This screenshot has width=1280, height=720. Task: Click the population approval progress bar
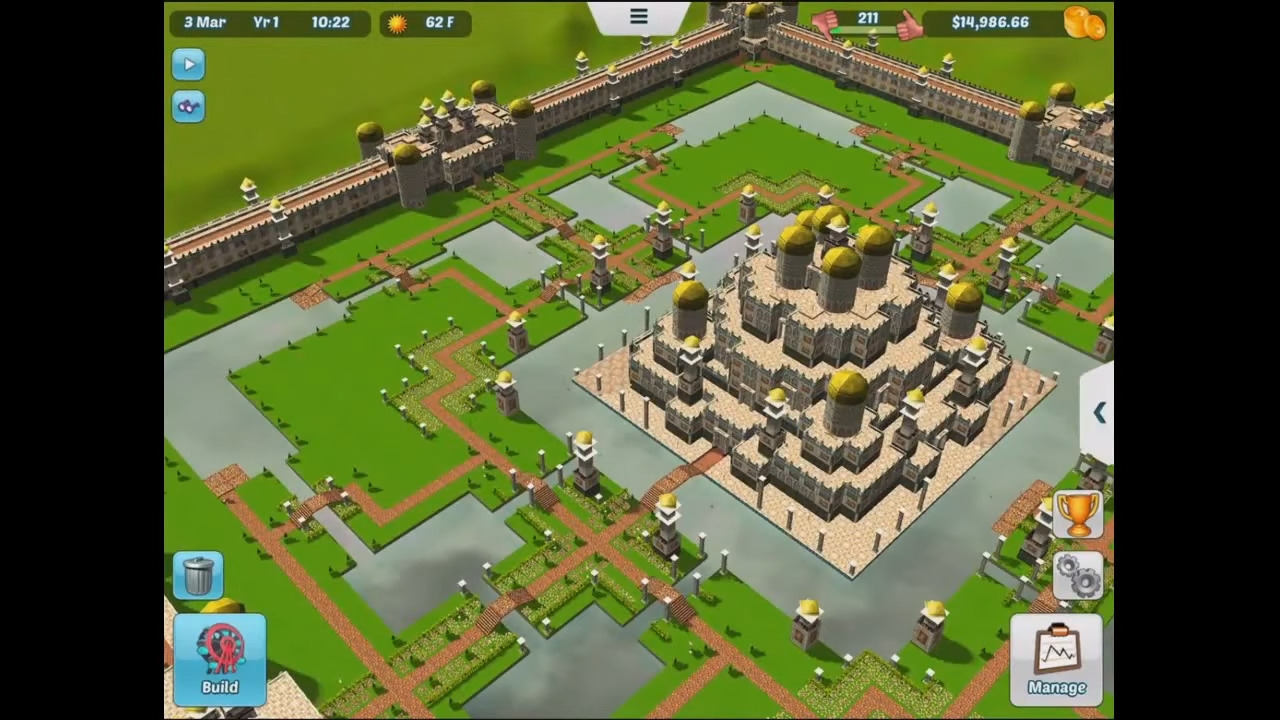(x=867, y=31)
